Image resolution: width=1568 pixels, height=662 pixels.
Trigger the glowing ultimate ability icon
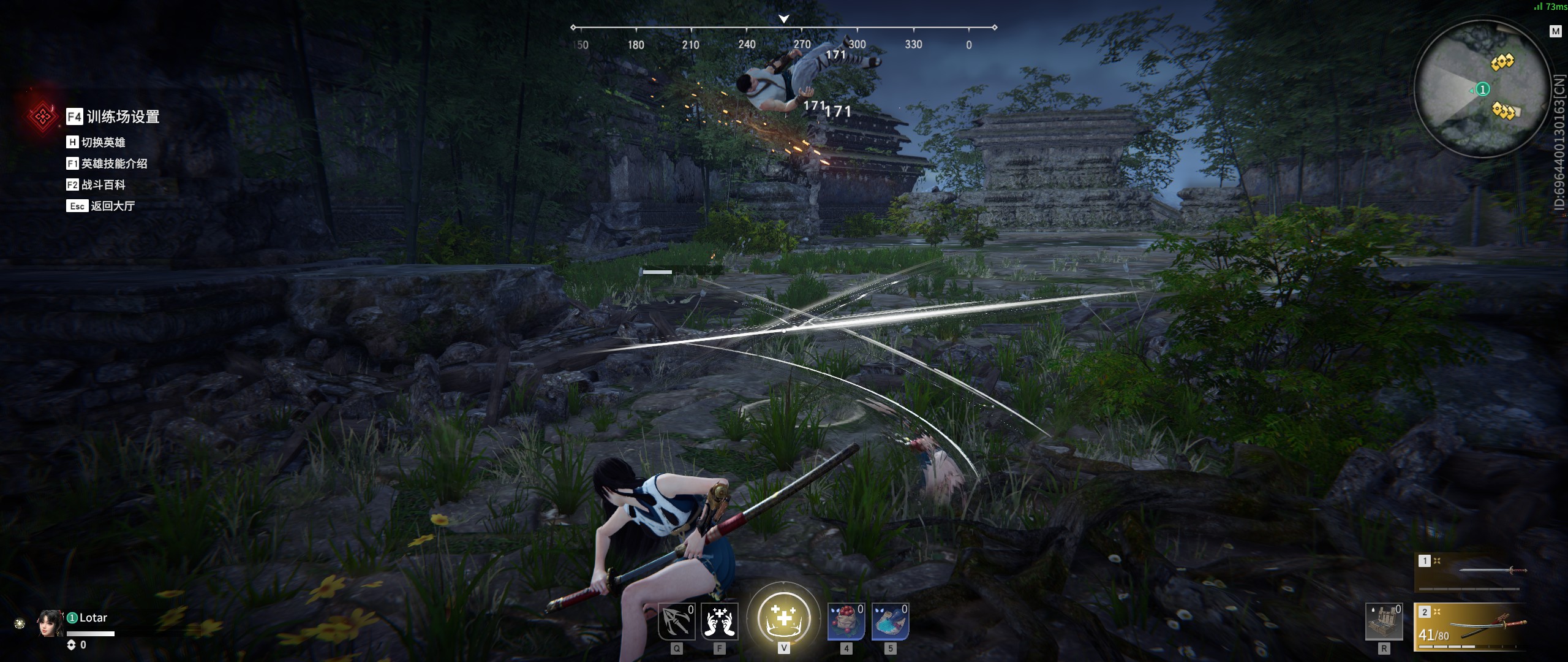click(x=783, y=617)
